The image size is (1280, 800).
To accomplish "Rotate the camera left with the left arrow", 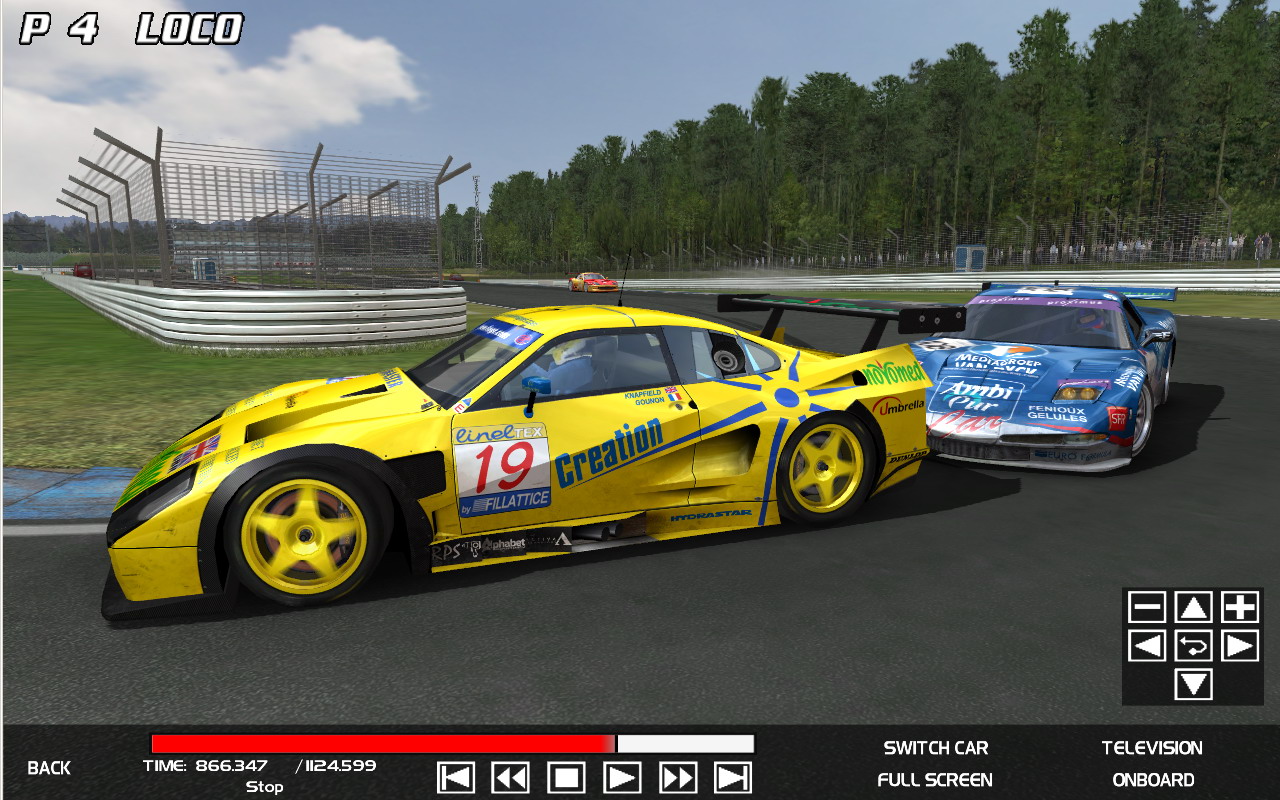I will coord(1147,646).
